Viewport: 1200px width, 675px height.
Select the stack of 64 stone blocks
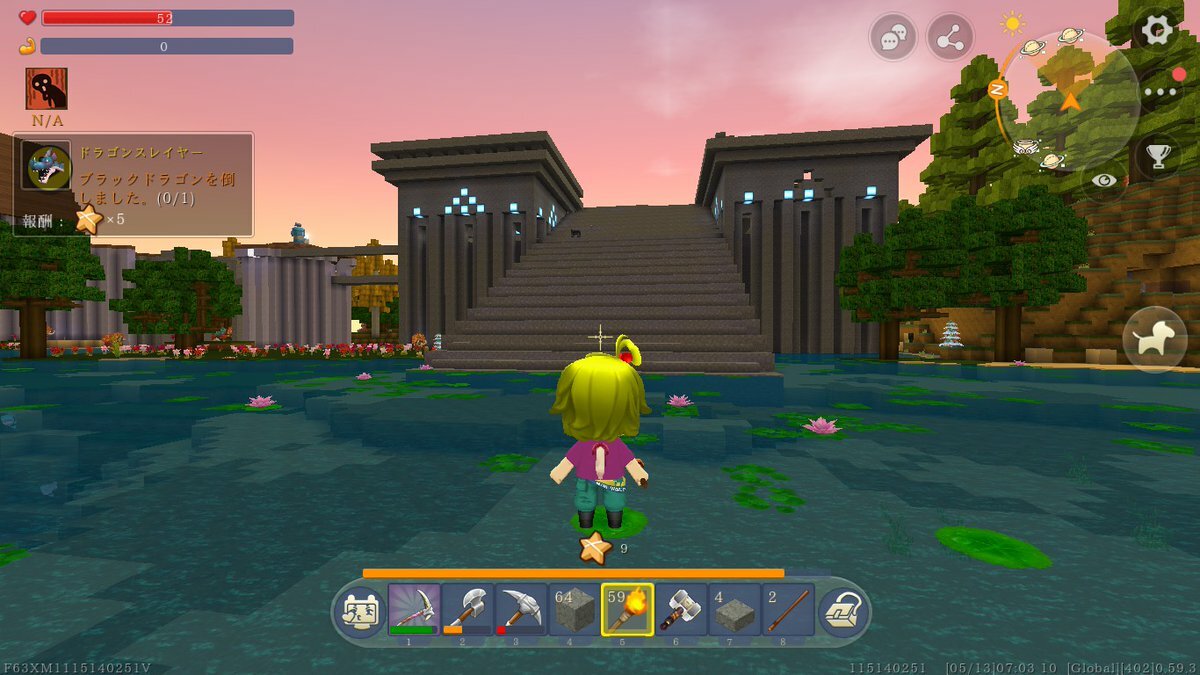pyautogui.click(x=575, y=609)
